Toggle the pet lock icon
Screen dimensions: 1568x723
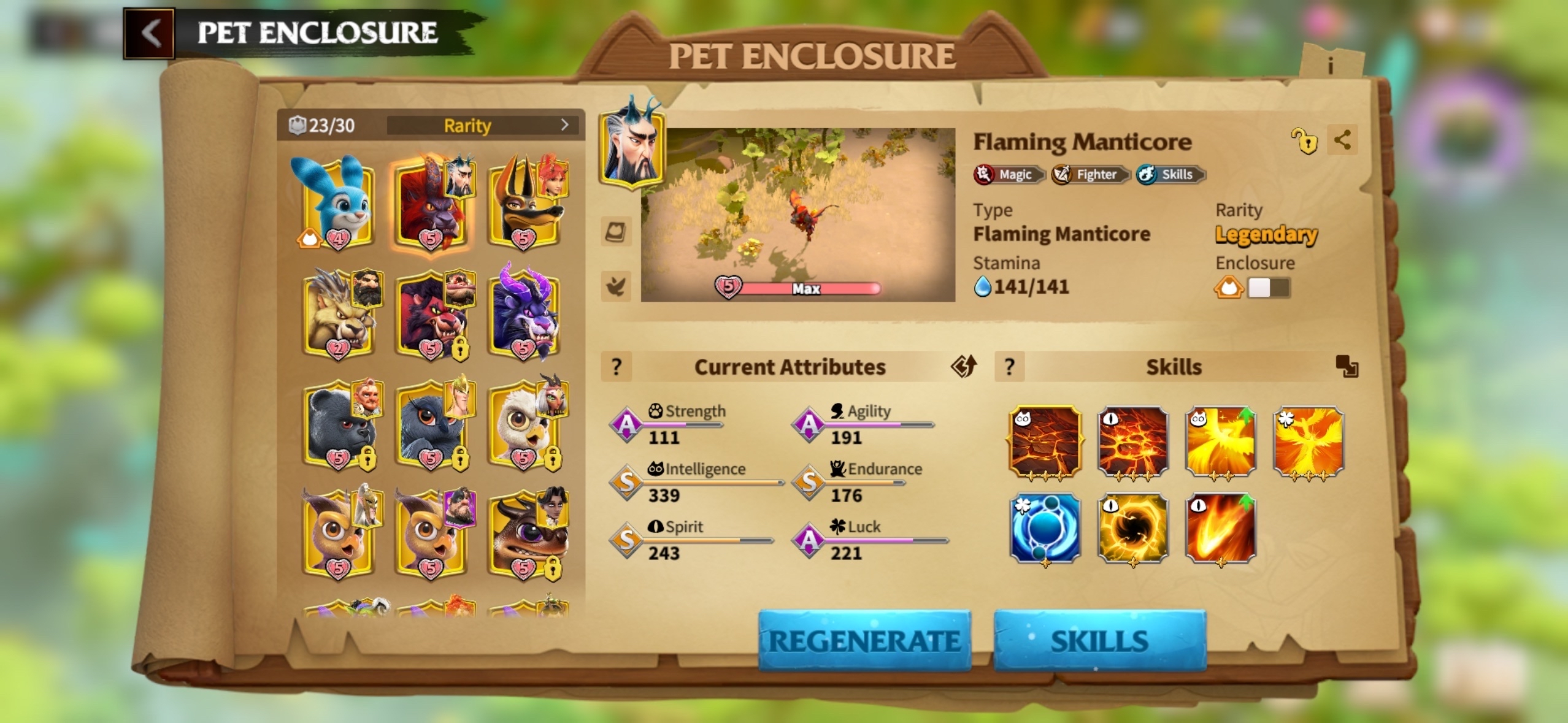[1304, 141]
